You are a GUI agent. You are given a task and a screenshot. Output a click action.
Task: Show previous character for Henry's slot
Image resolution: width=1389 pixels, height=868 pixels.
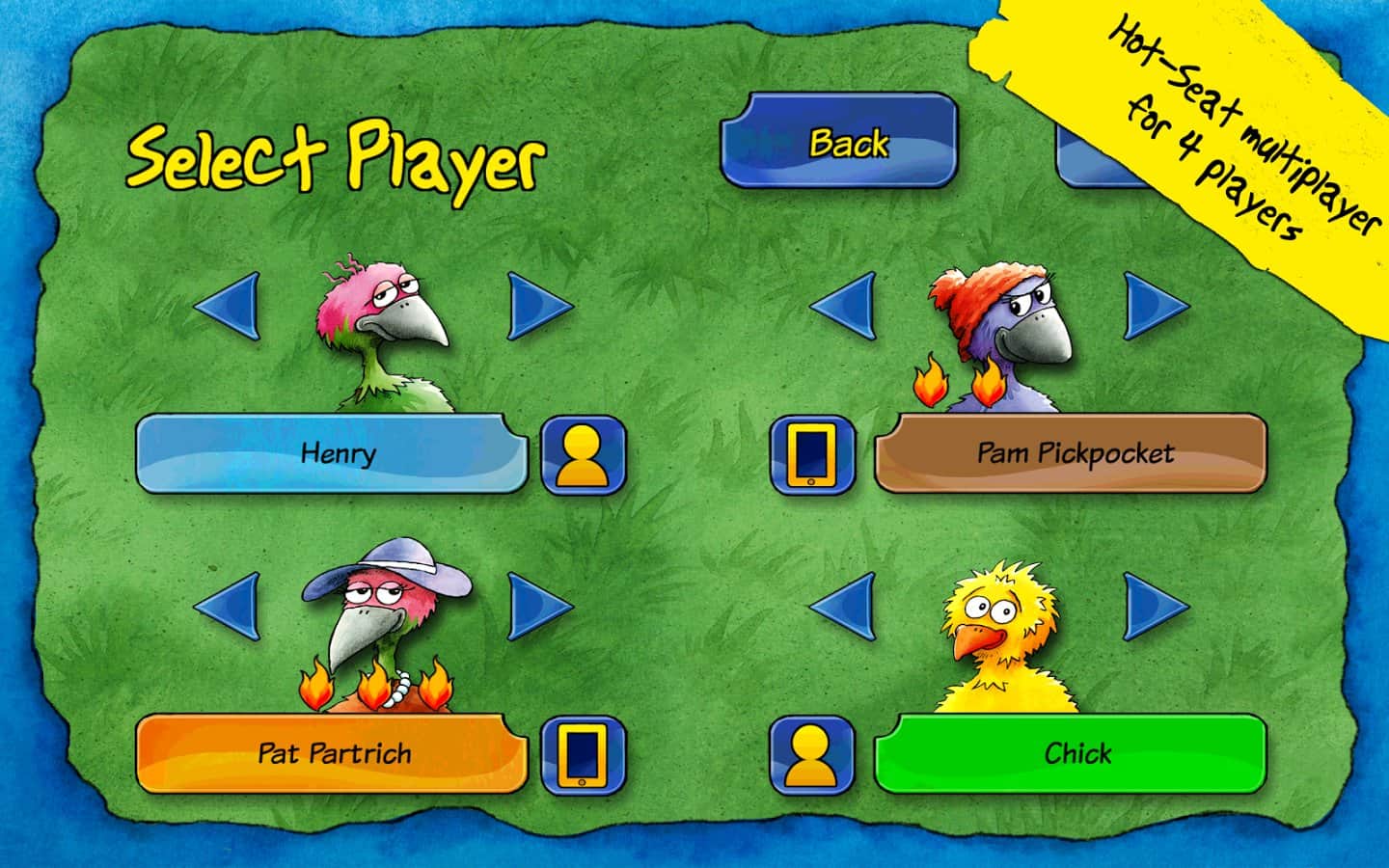click(x=229, y=307)
